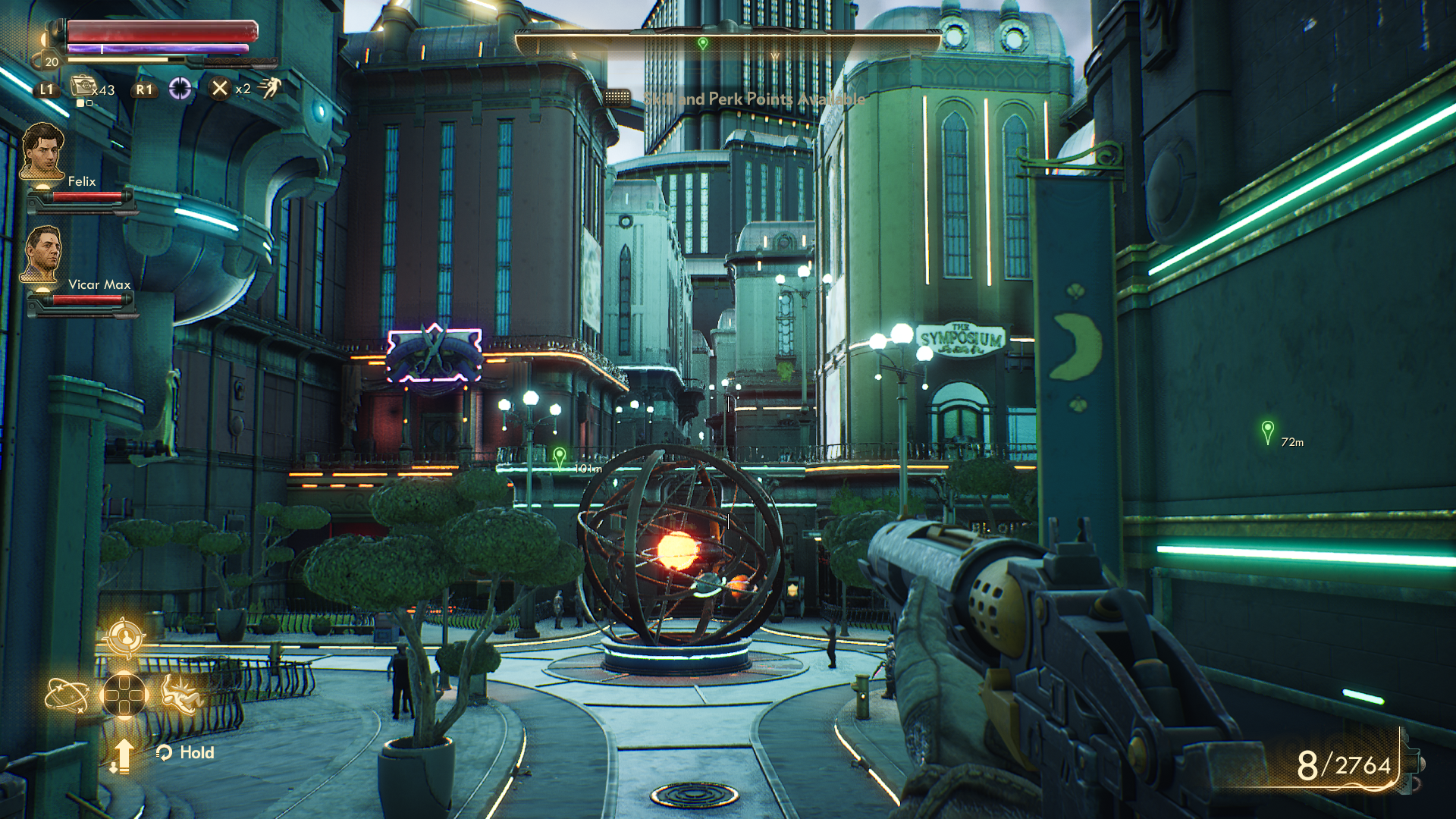1456x819 pixels.
Task: Select Vicar Max's companion portrait
Action: (x=42, y=255)
